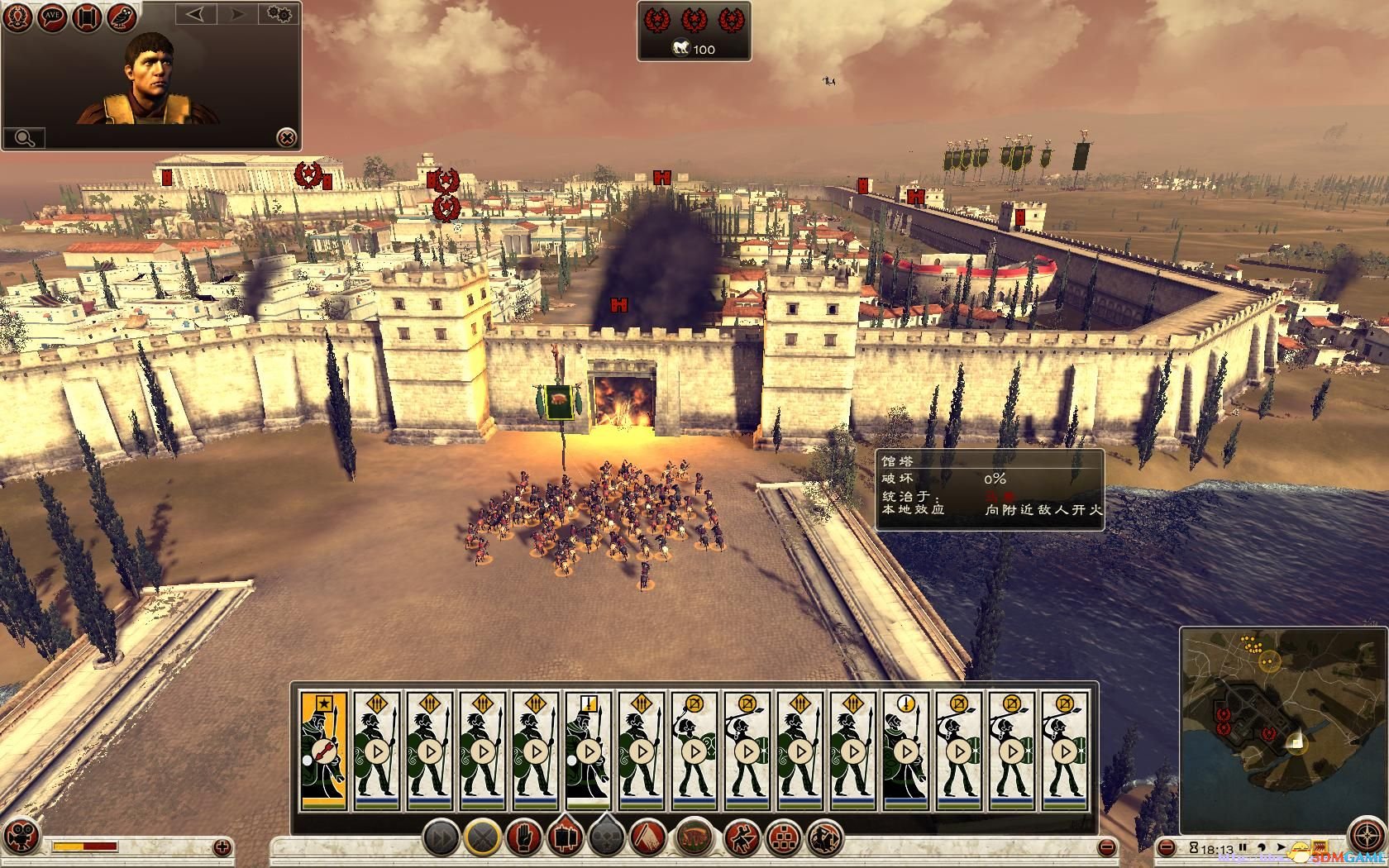1389x868 pixels.
Task: Click the scroll icon beside the owl
Action: (x=88, y=18)
